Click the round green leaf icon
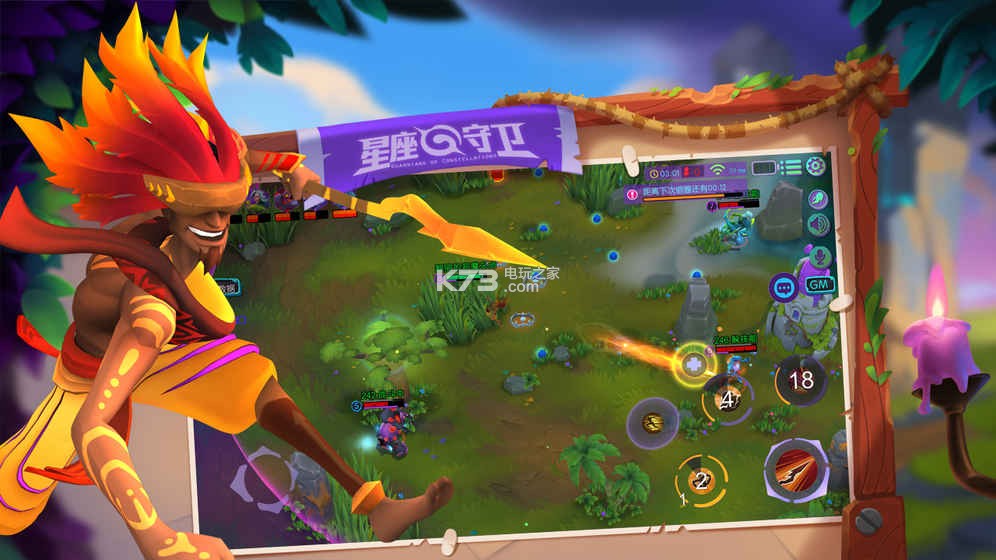The width and height of the screenshot is (996, 560). point(818,199)
